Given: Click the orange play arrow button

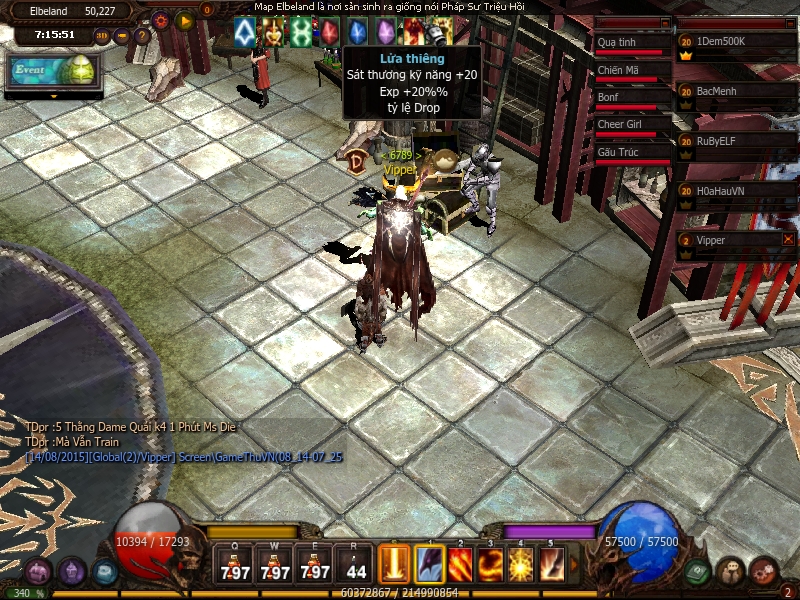Looking at the screenshot, I should coord(184,19).
